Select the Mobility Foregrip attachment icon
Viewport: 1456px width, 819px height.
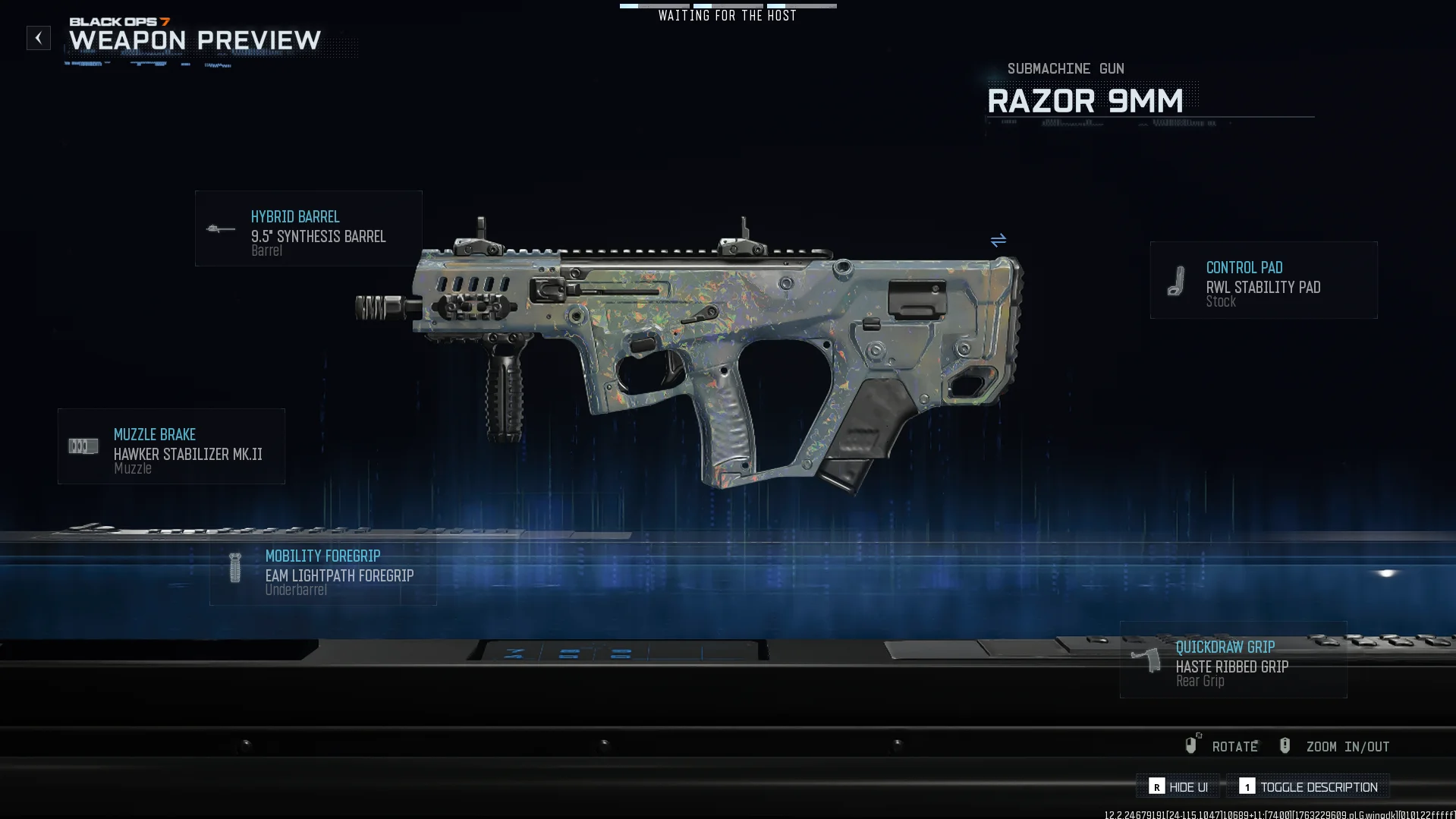(x=234, y=569)
